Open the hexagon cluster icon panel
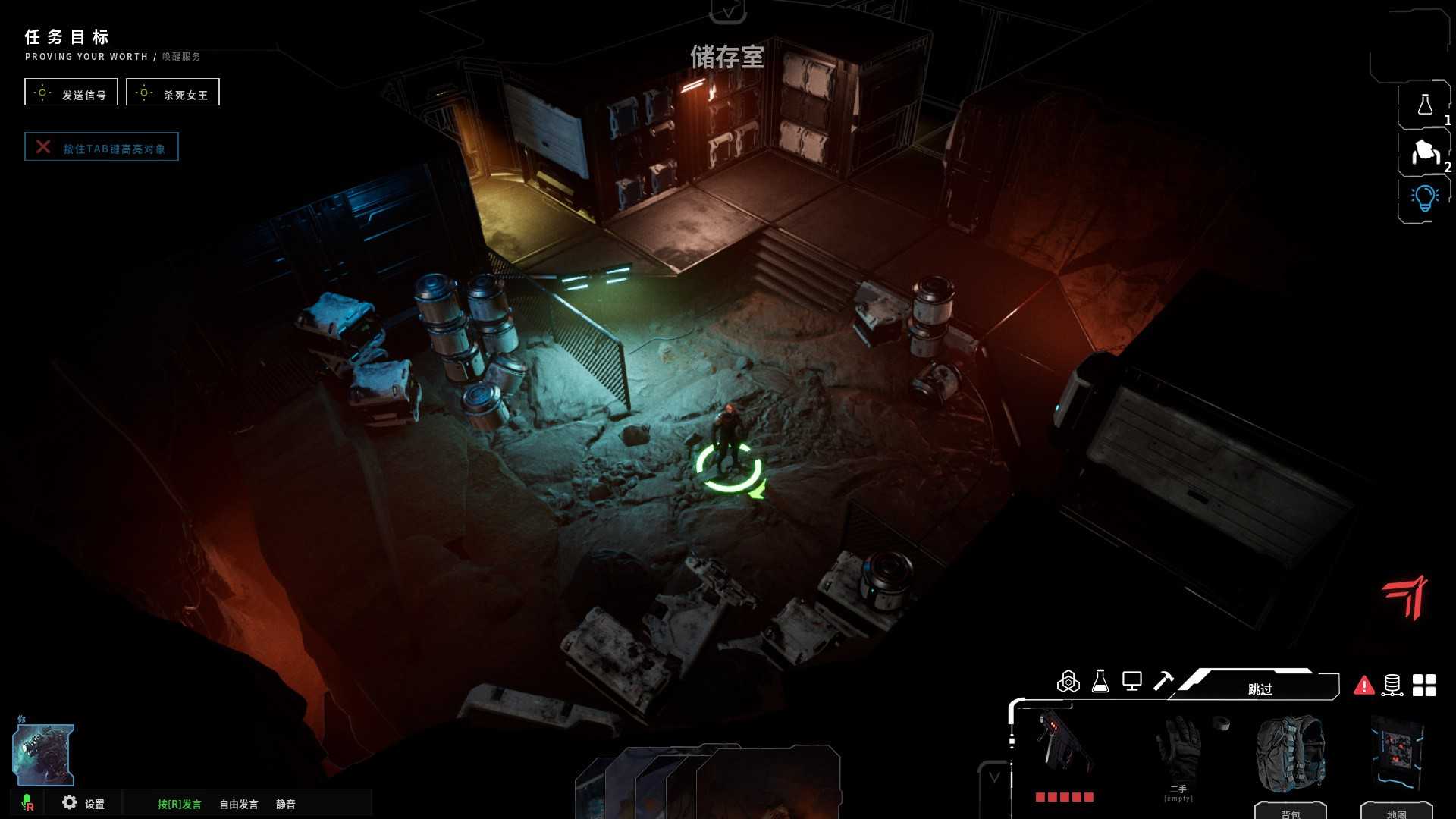 tap(1068, 682)
